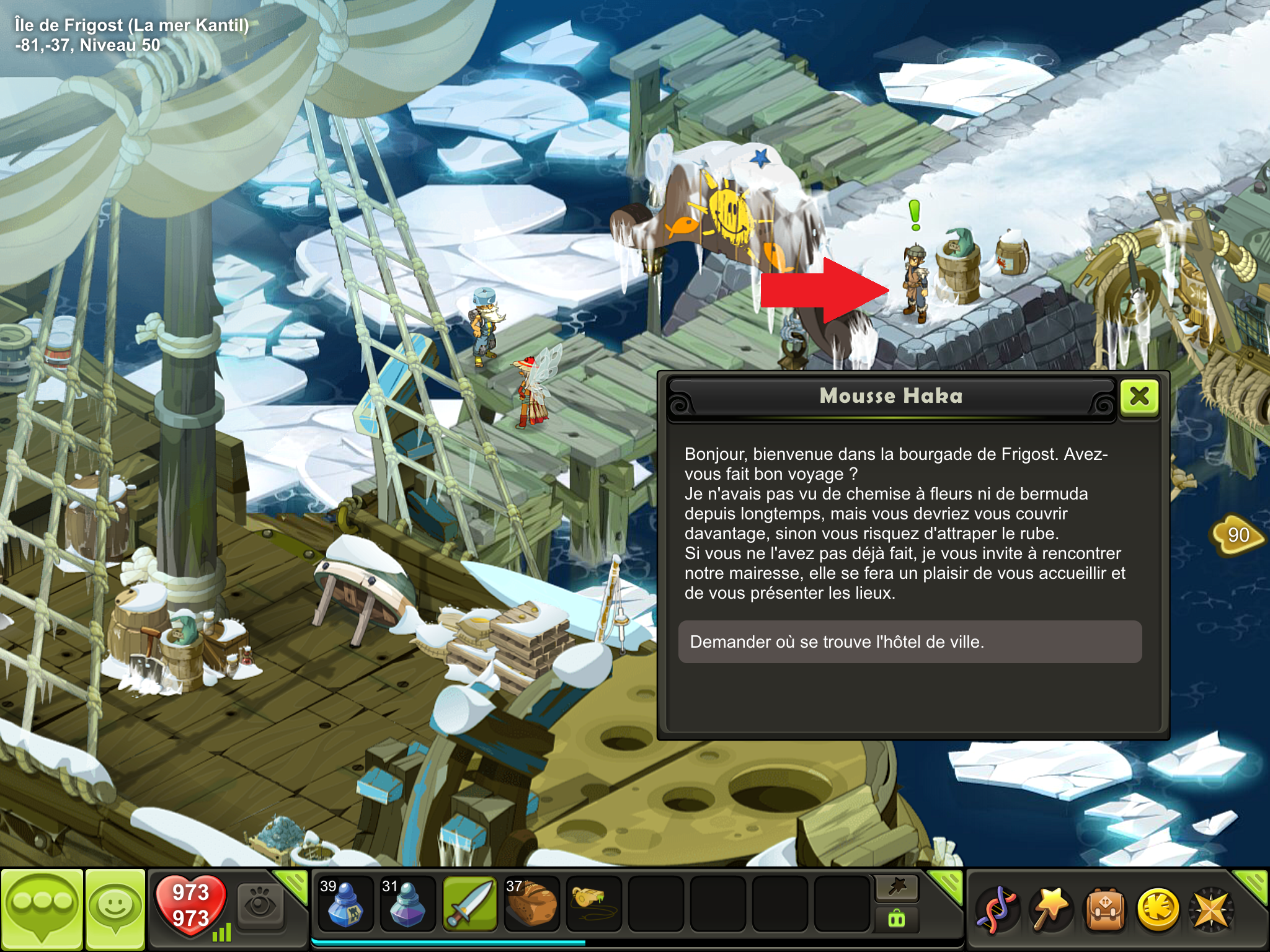Select the golden whistle slot
This screenshot has height=952, width=1270.
pyautogui.click(x=593, y=904)
